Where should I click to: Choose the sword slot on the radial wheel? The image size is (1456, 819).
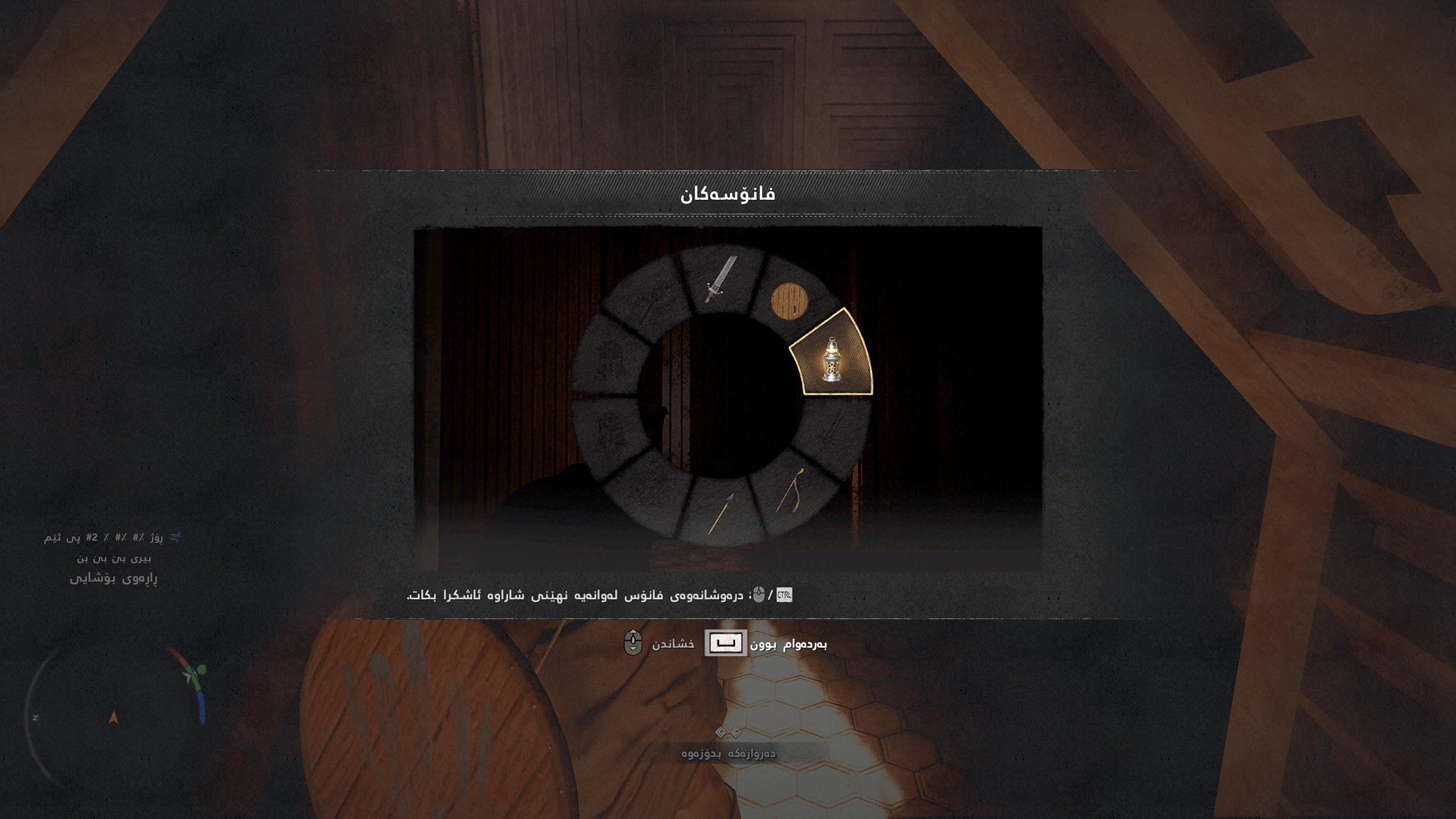(x=720, y=280)
